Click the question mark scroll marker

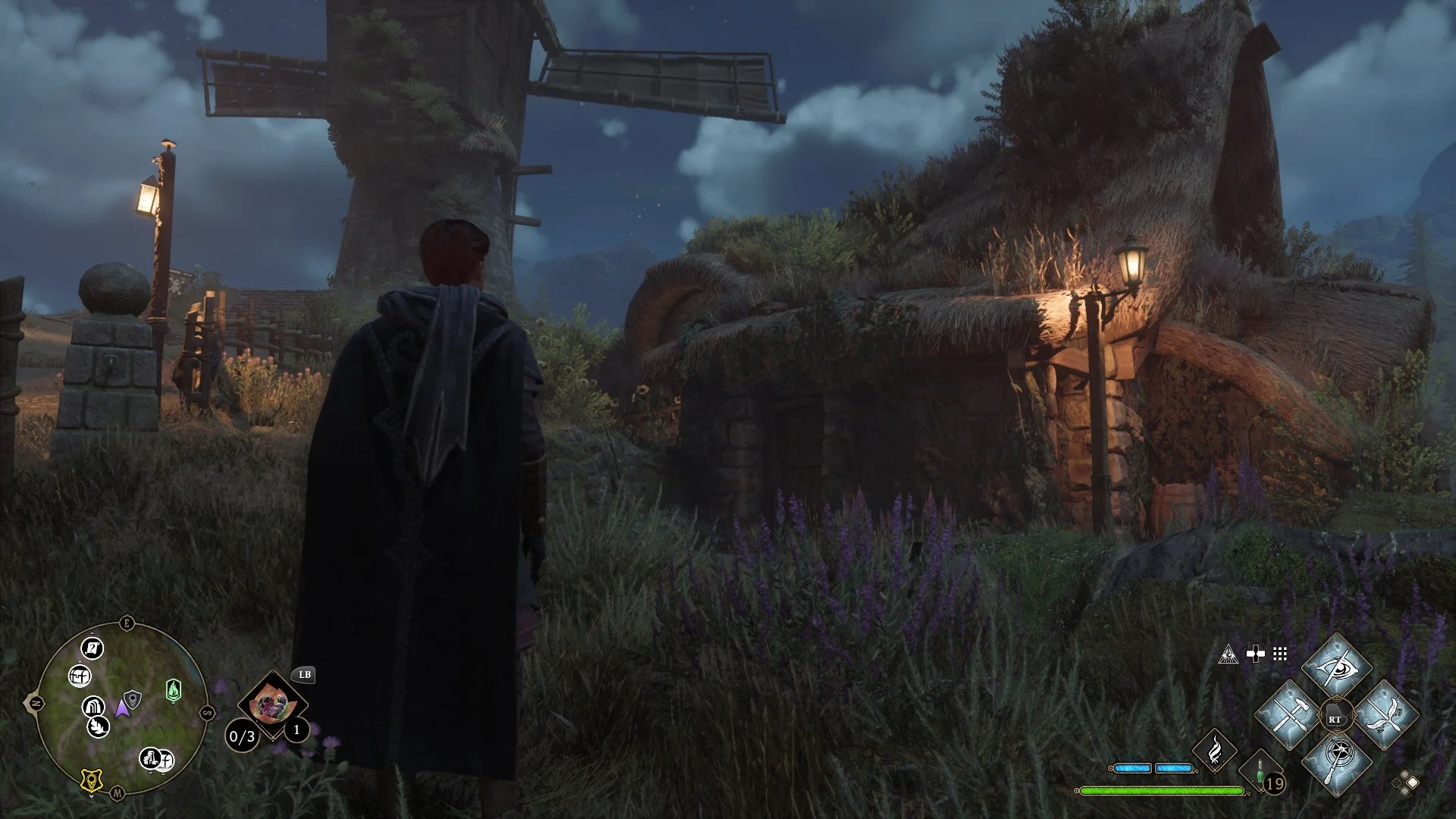(x=92, y=648)
